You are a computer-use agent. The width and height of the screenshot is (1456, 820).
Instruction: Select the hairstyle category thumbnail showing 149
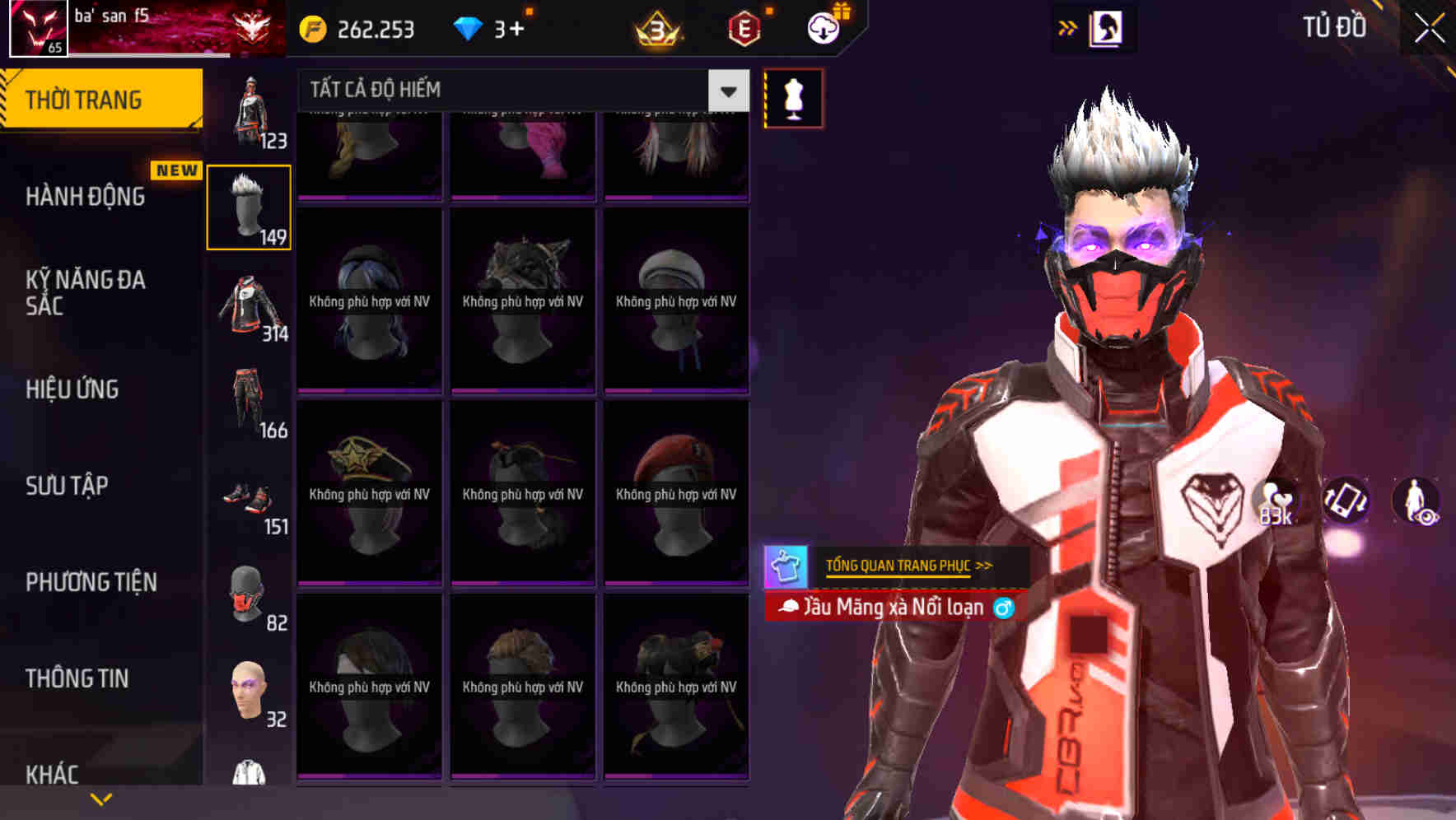(x=249, y=206)
